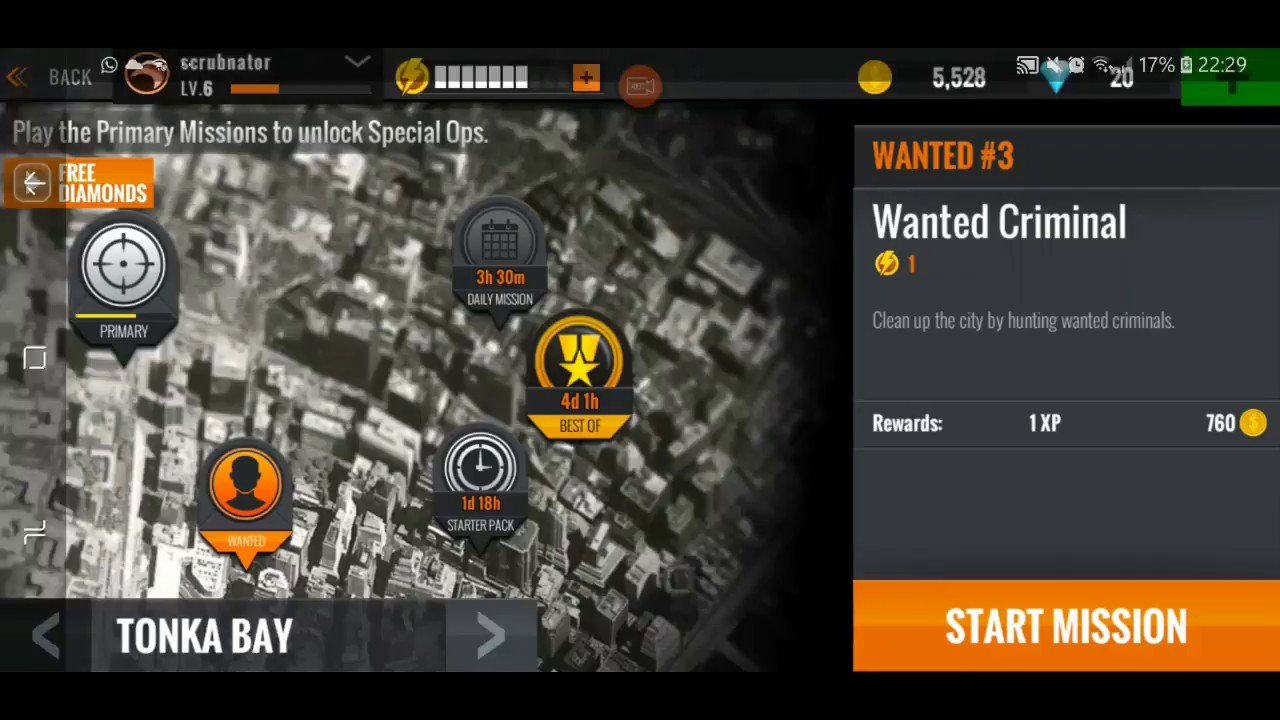Start the Wanted Criminal mission

click(x=1066, y=626)
